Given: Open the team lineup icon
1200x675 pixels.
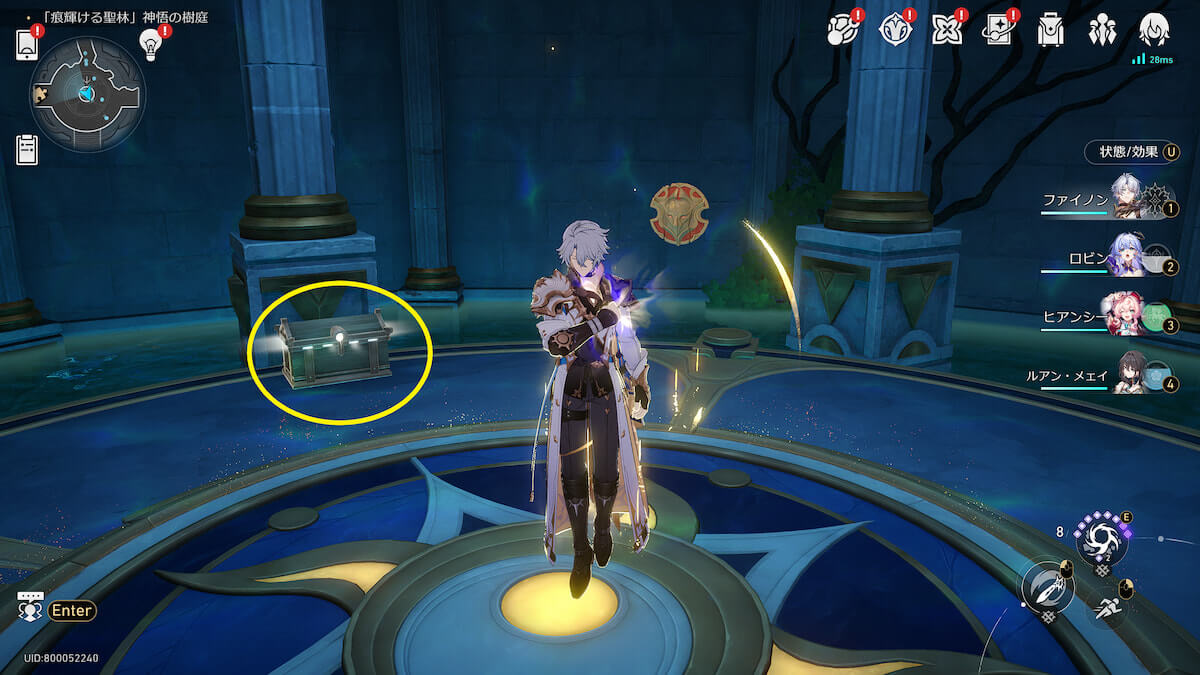Looking at the screenshot, I should pos(1102,30).
